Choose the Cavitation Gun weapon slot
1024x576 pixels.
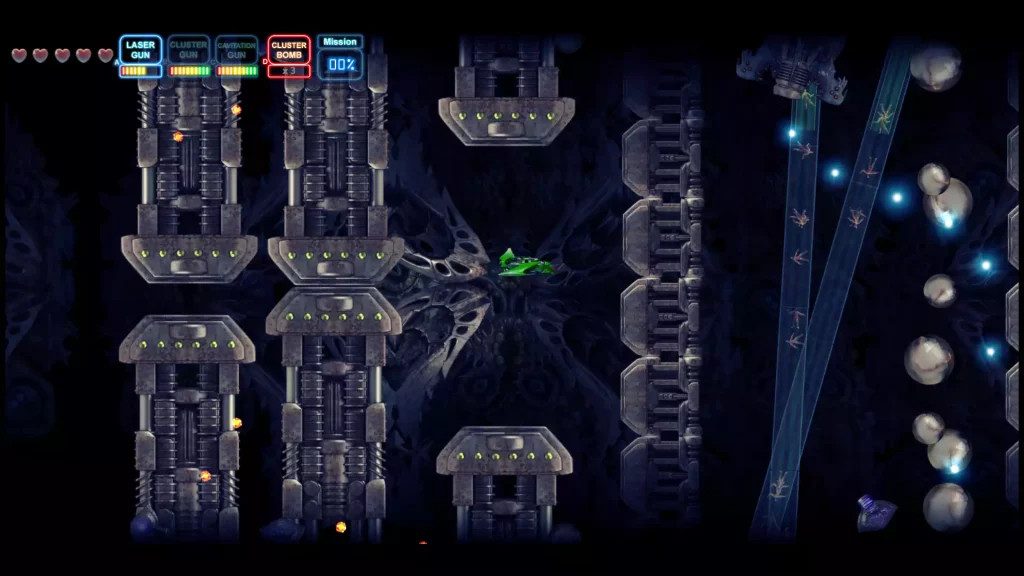coord(237,51)
